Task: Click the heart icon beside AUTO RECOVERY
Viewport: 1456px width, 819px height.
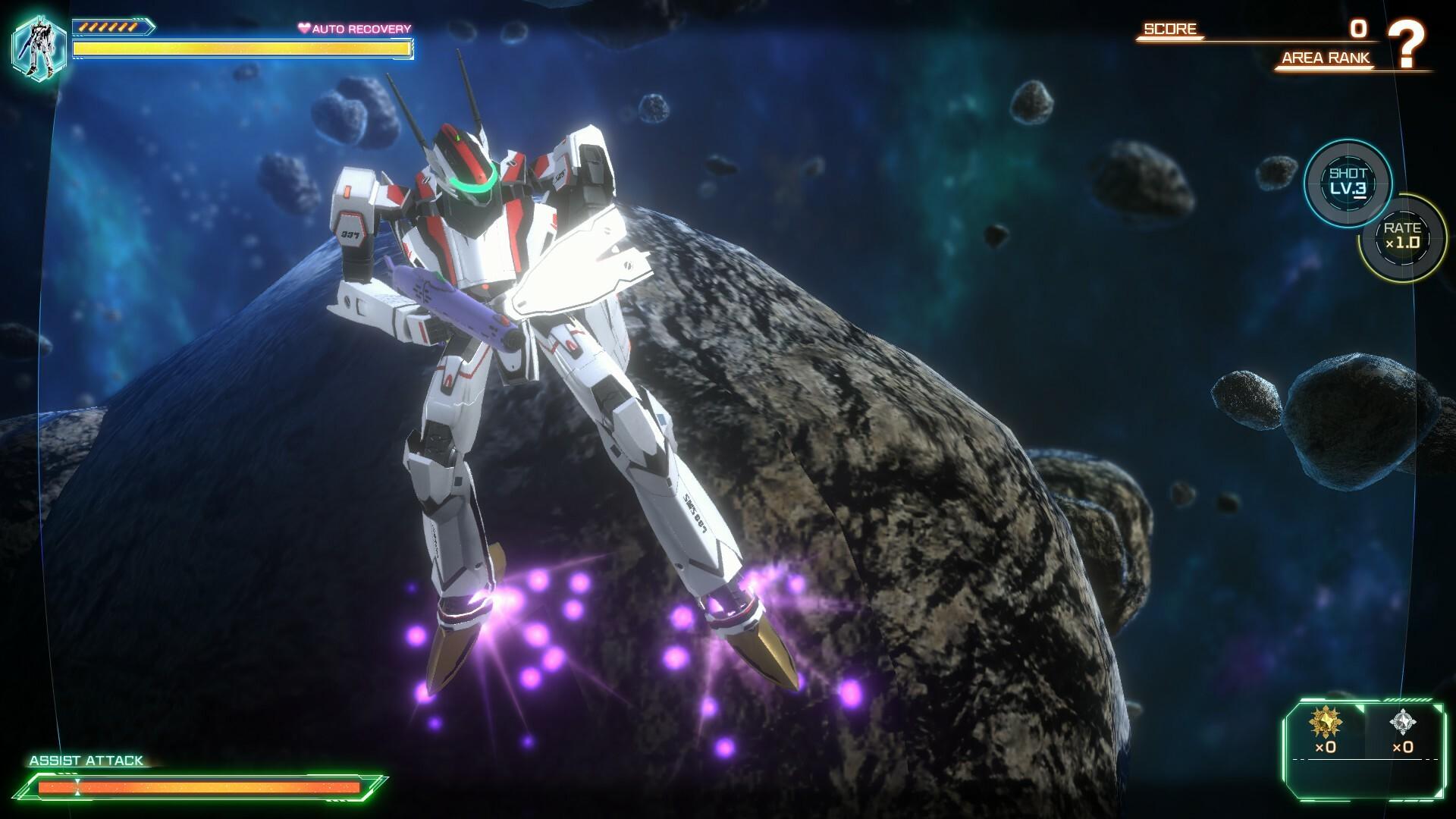Action: click(x=305, y=28)
